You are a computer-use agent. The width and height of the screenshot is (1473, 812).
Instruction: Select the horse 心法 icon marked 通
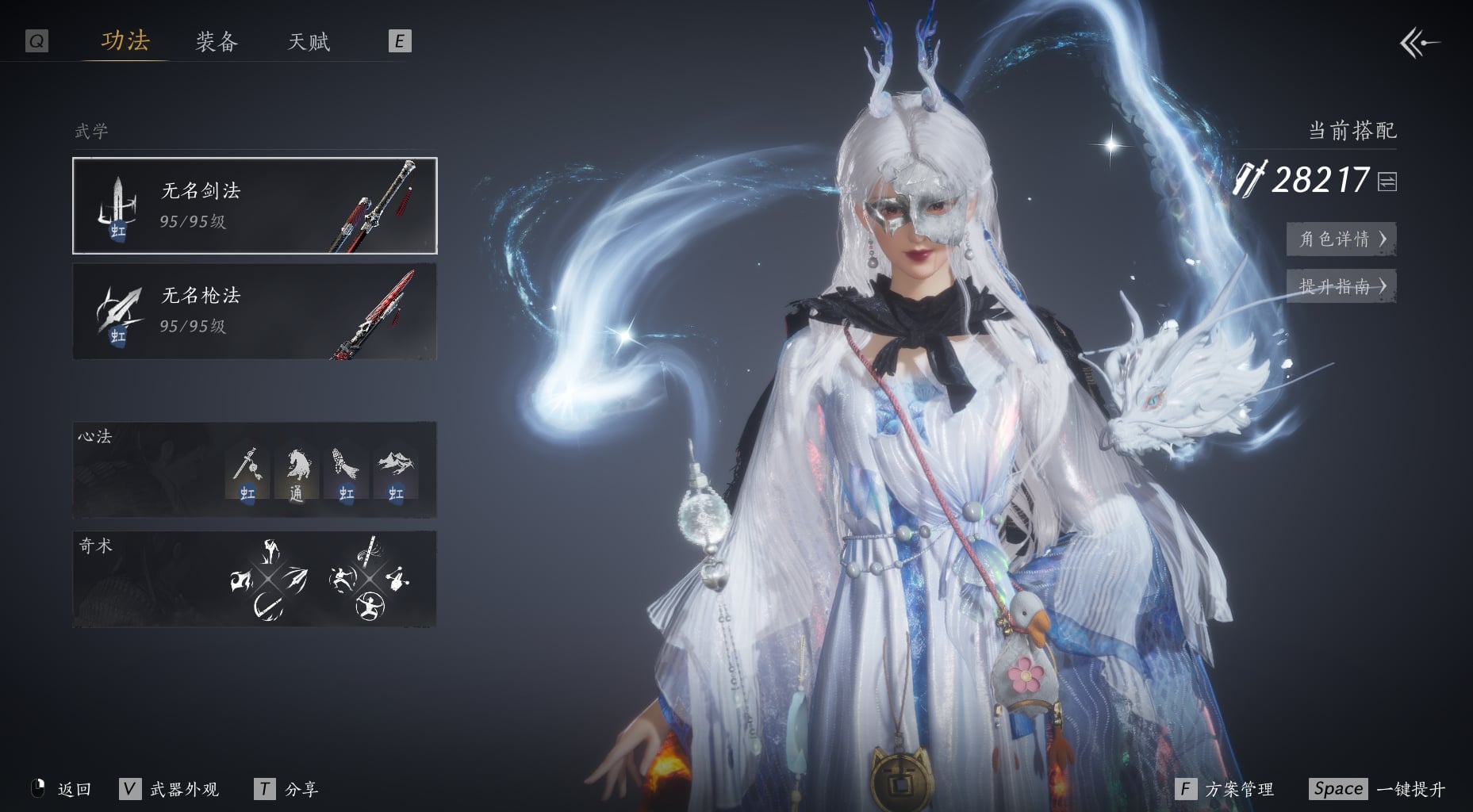click(296, 473)
